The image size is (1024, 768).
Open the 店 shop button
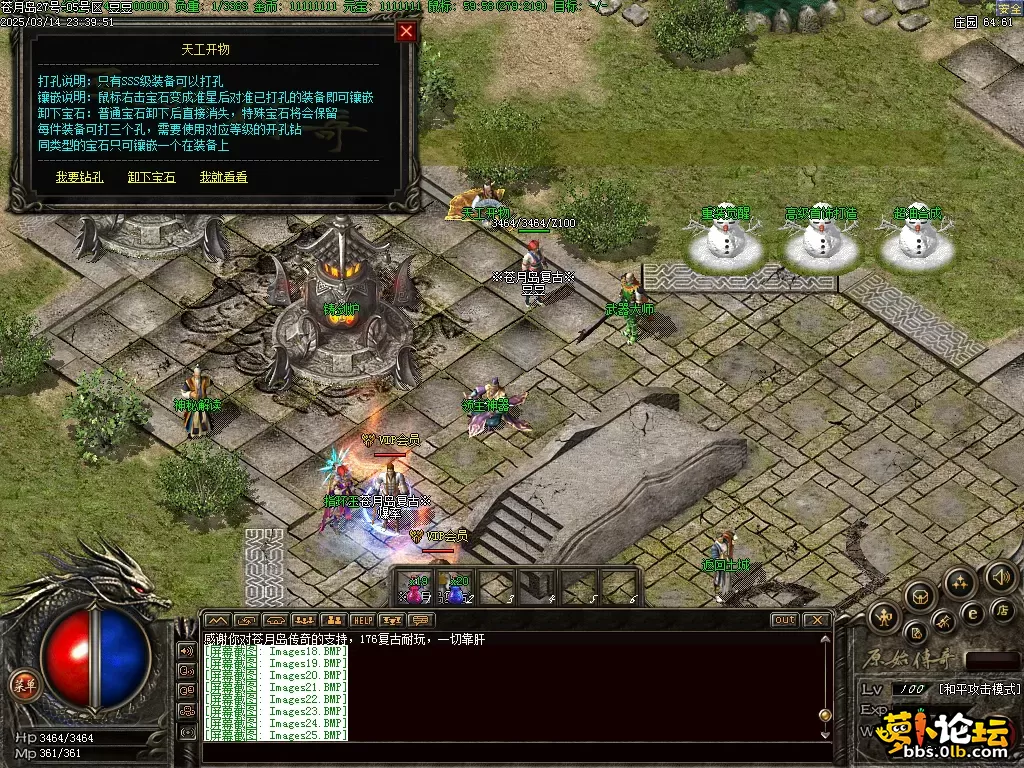(1003, 609)
